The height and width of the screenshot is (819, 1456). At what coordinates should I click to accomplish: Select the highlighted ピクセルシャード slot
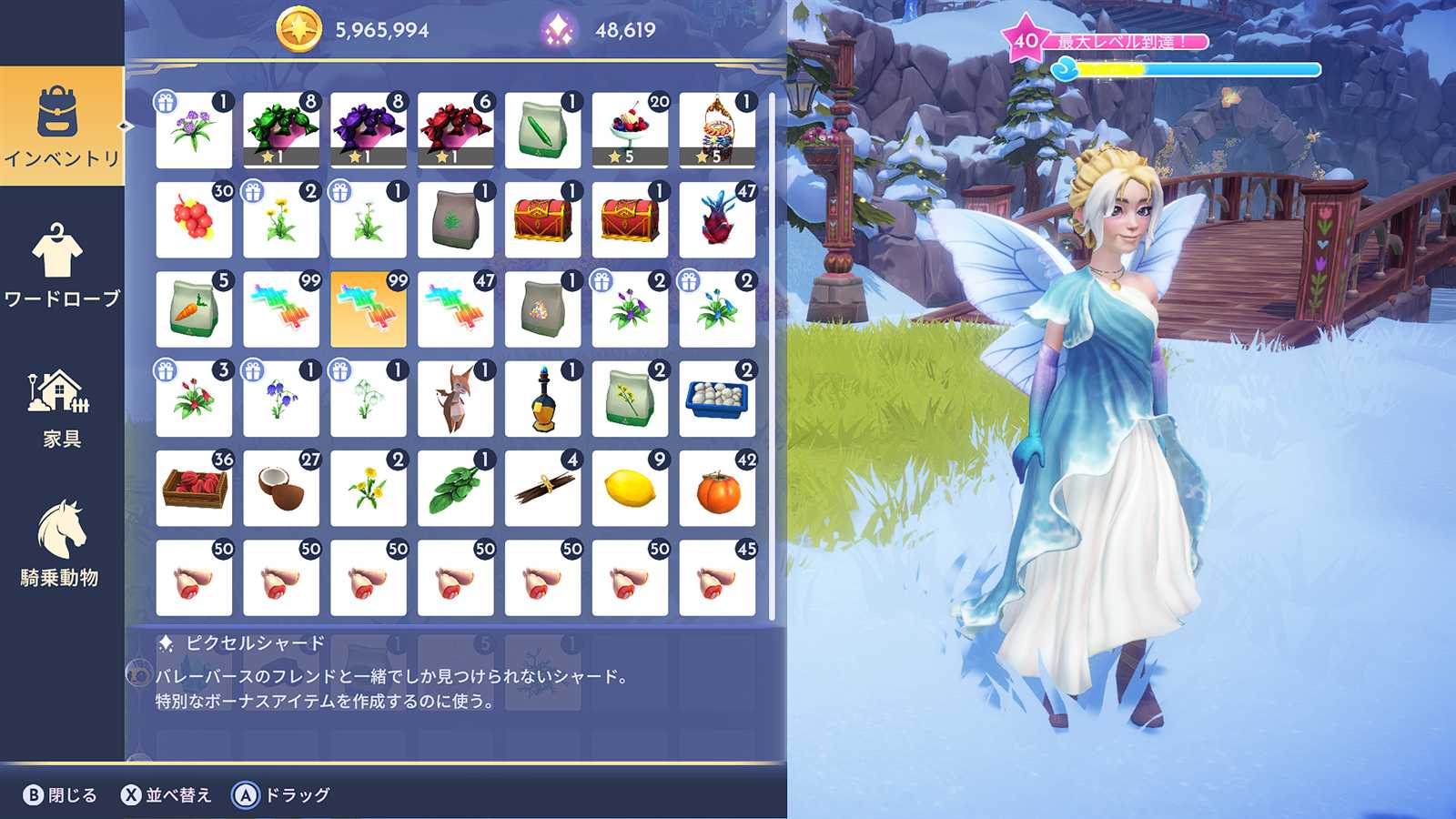[369, 309]
